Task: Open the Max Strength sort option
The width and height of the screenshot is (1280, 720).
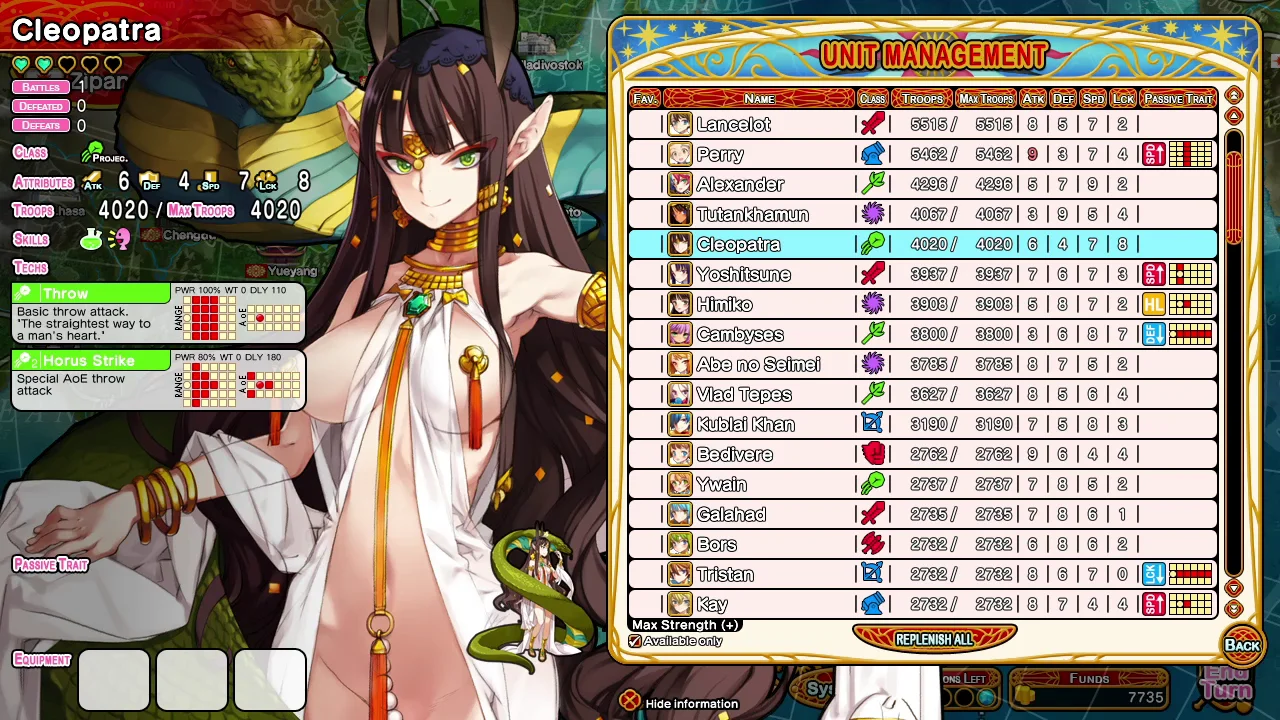Action: click(685, 625)
